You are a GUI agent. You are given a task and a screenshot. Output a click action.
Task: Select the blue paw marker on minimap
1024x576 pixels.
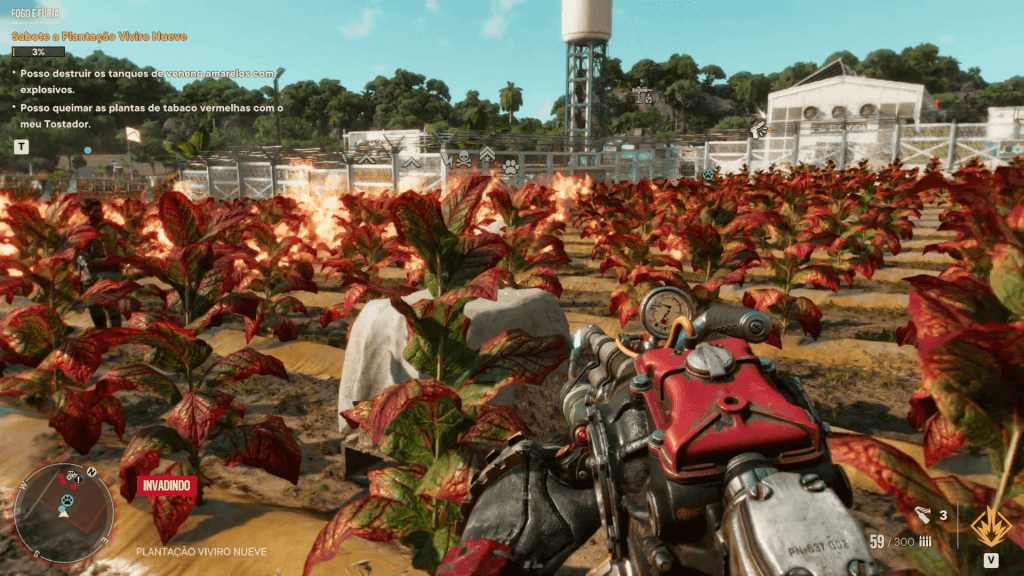tap(65, 500)
